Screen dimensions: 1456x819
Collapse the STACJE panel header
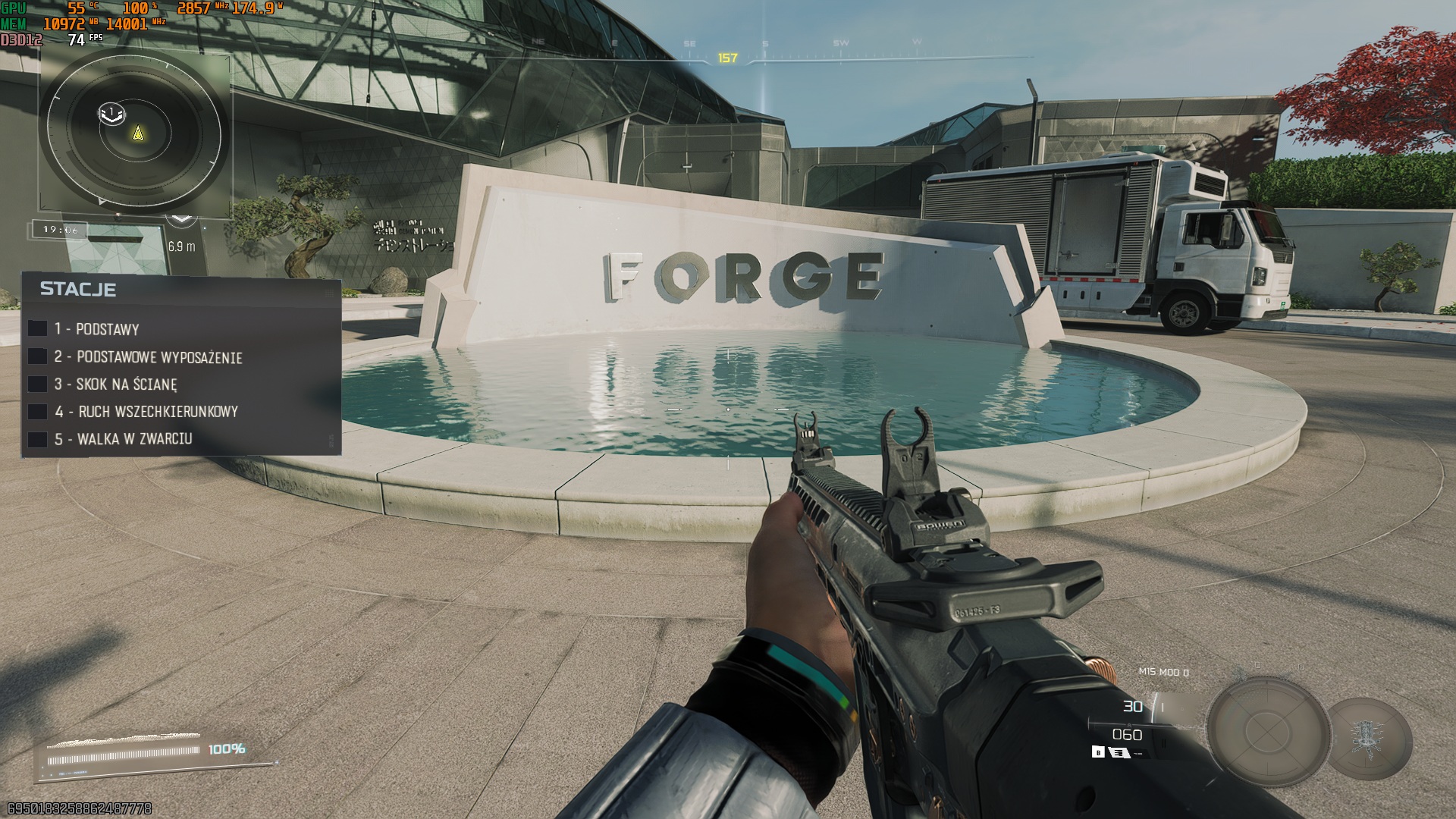77,288
